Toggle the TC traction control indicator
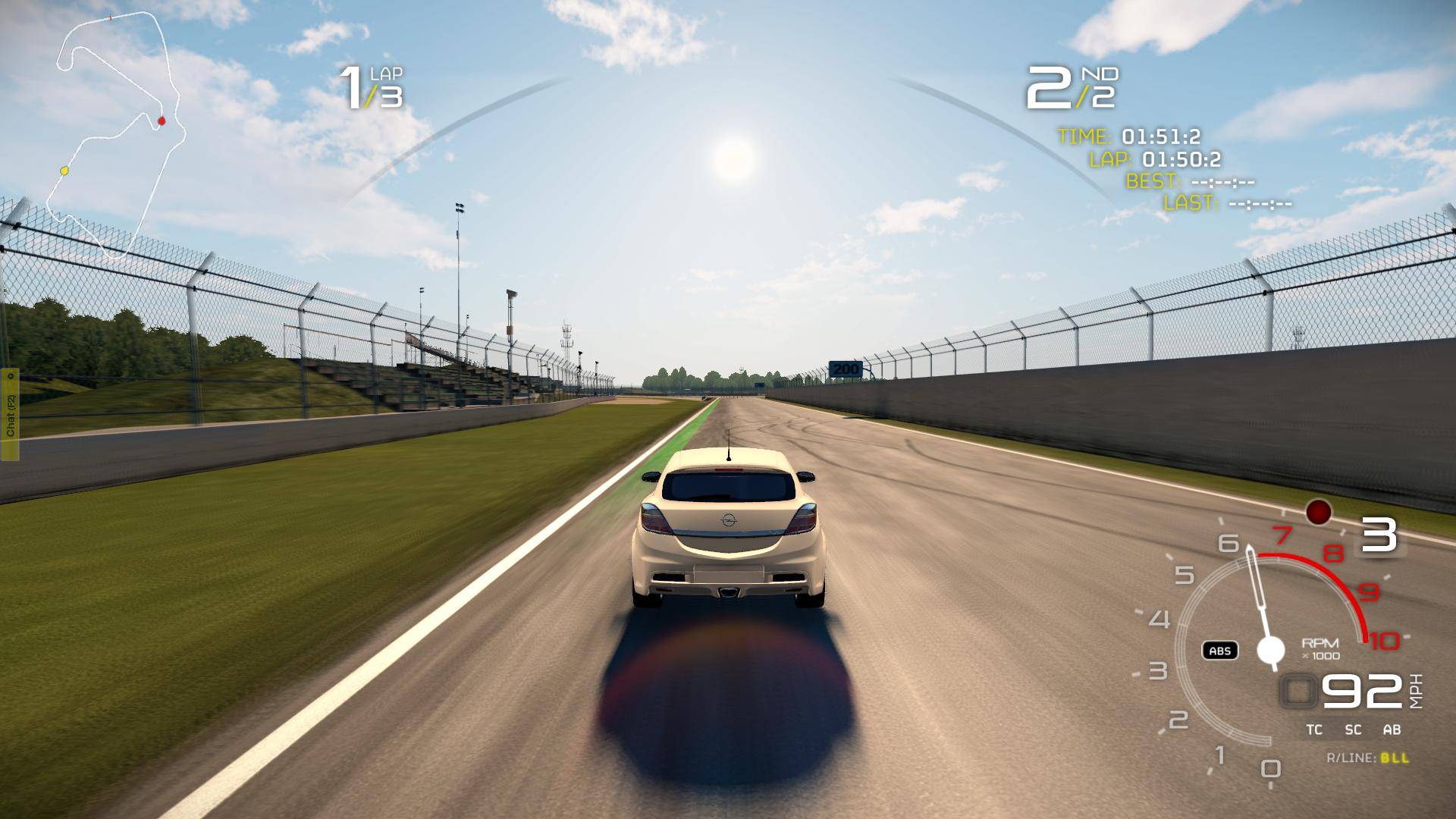The height and width of the screenshot is (819, 1456). (x=1314, y=730)
